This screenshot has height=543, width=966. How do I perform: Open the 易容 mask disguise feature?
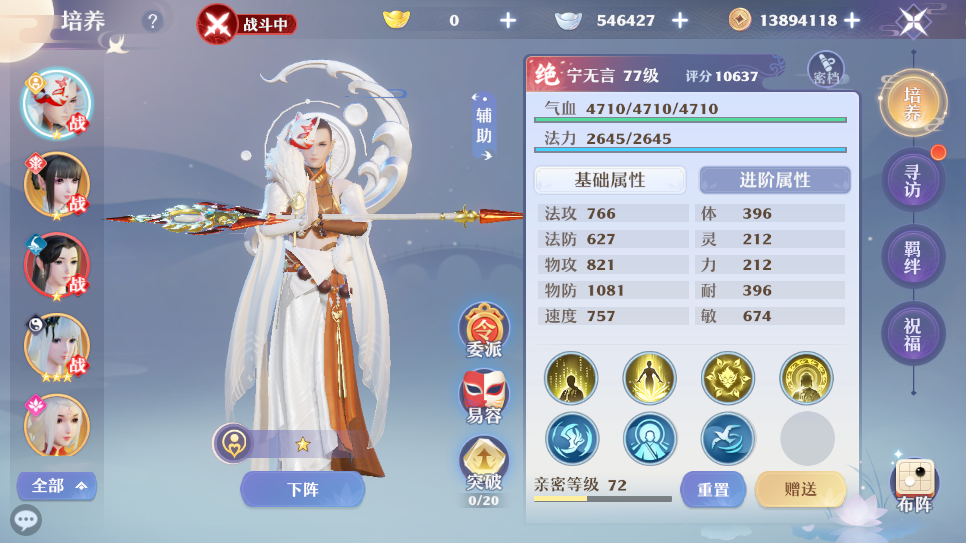484,396
